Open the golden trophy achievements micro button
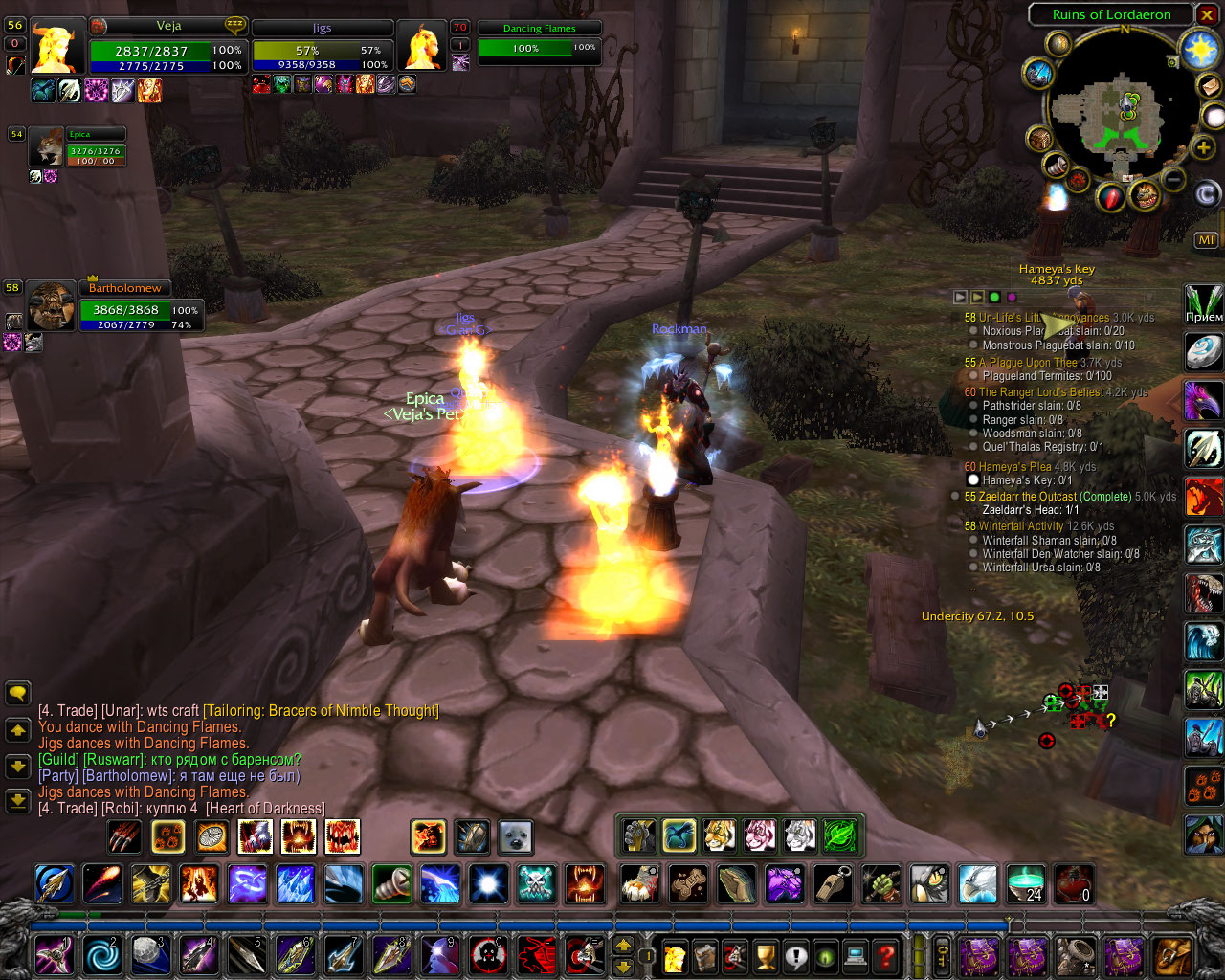Image resolution: width=1225 pixels, height=980 pixels. point(765,955)
